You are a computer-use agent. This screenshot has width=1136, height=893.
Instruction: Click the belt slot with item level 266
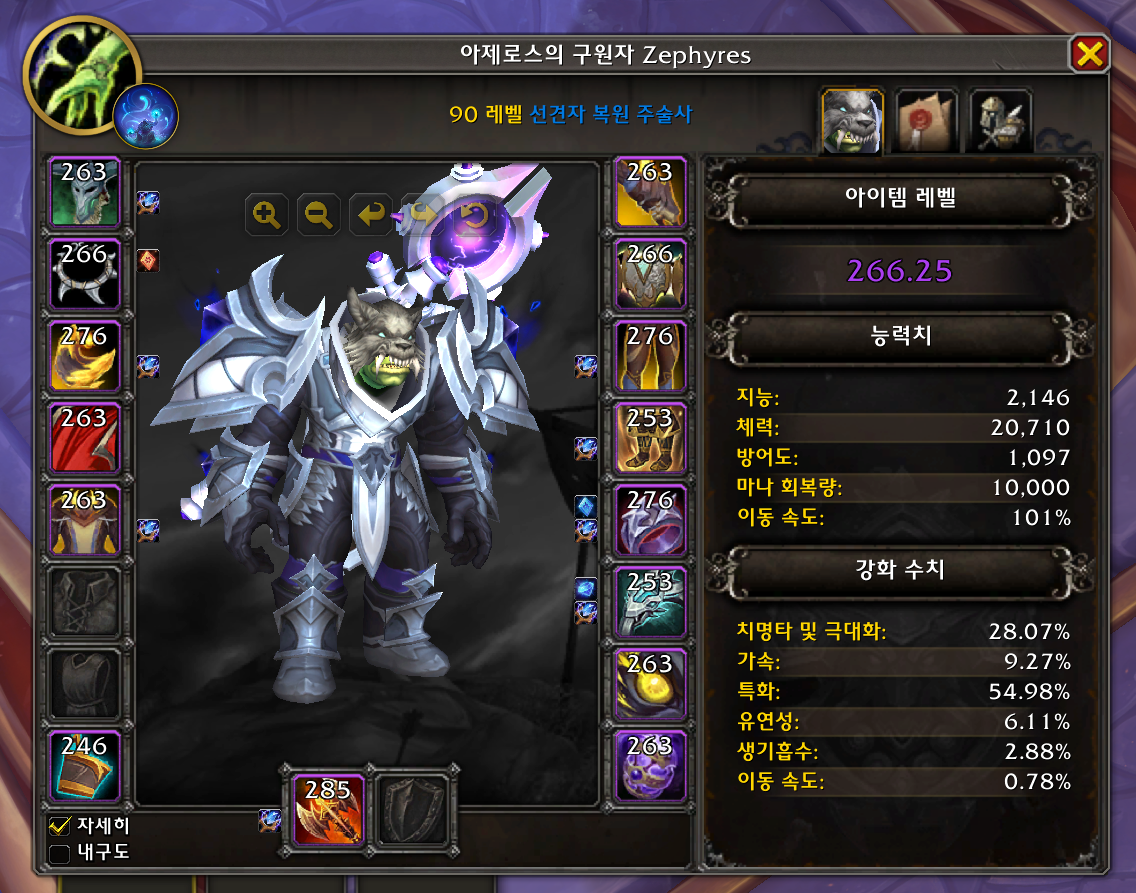click(x=650, y=273)
